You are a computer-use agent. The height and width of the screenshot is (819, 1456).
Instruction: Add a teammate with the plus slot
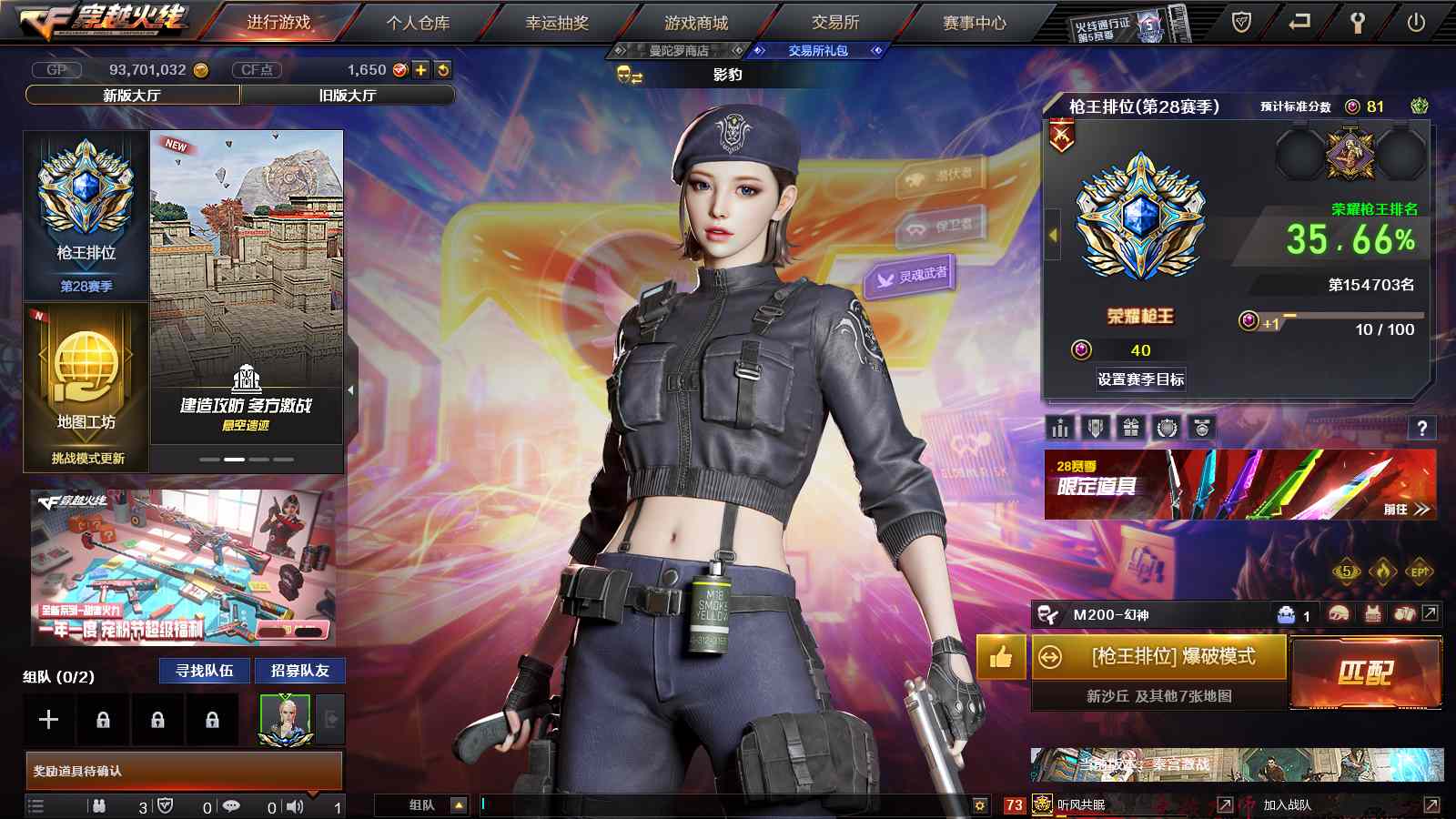tap(49, 720)
